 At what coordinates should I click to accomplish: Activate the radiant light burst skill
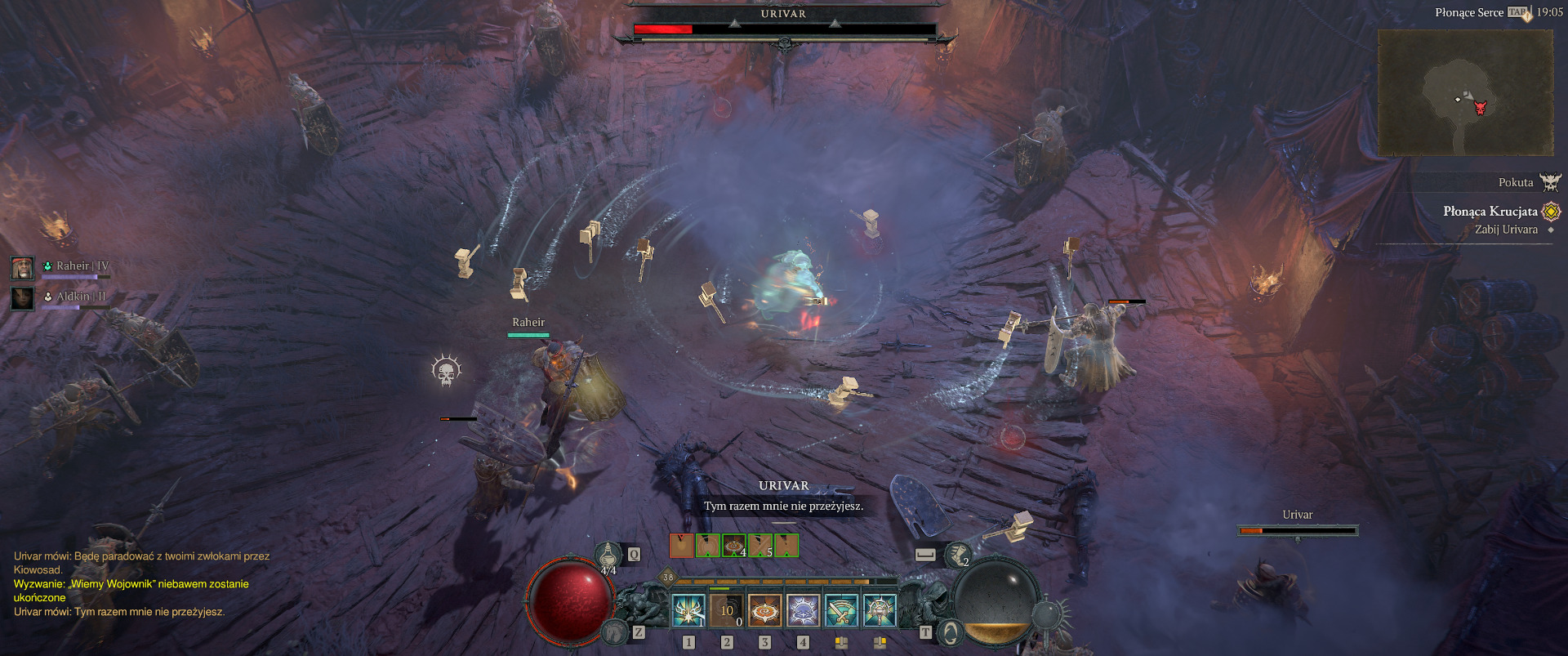pos(688,610)
